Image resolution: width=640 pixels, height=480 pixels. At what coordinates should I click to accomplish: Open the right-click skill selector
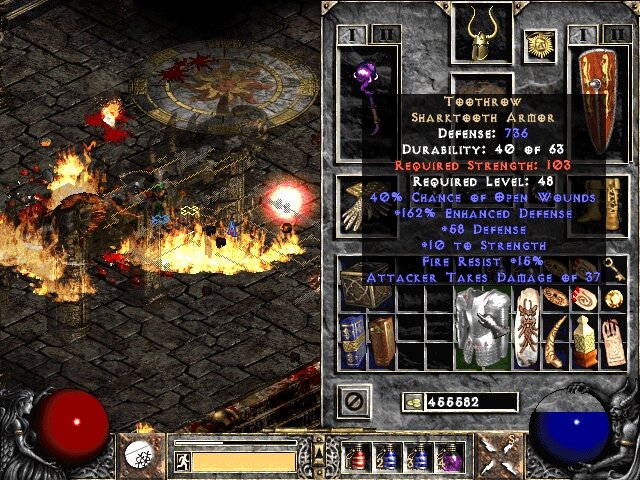(498, 456)
